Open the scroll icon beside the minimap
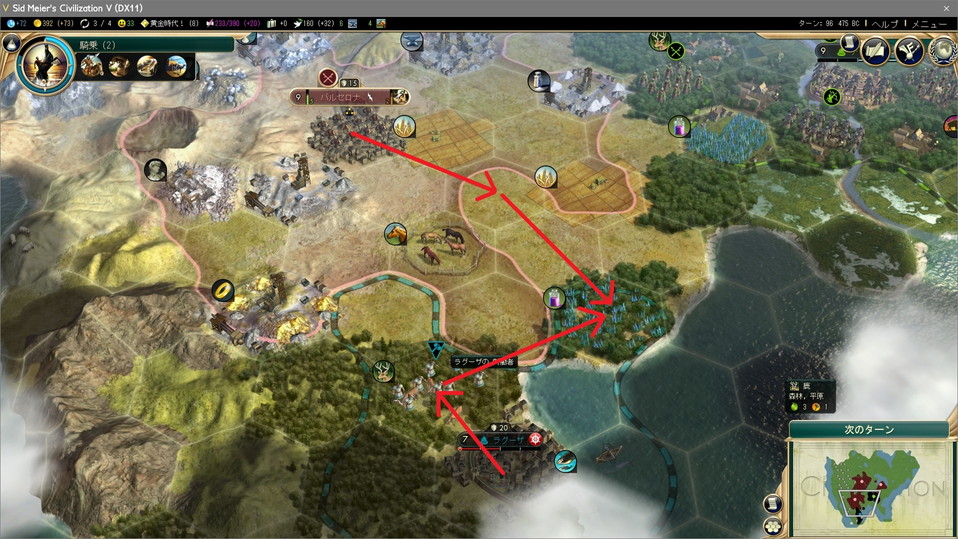Image resolution: width=958 pixels, height=539 pixels. click(x=773, y=503)
